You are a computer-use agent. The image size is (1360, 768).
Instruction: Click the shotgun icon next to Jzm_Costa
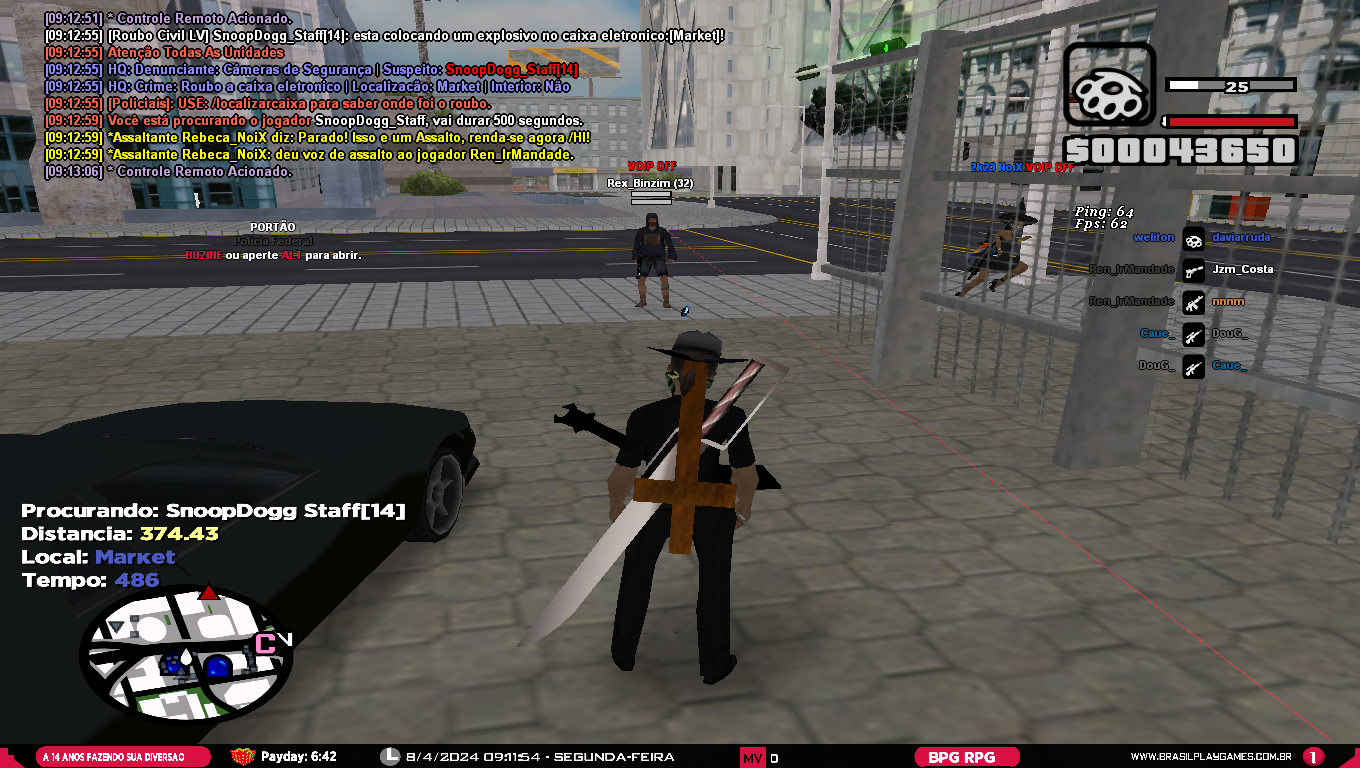[x=1193, y=270]
